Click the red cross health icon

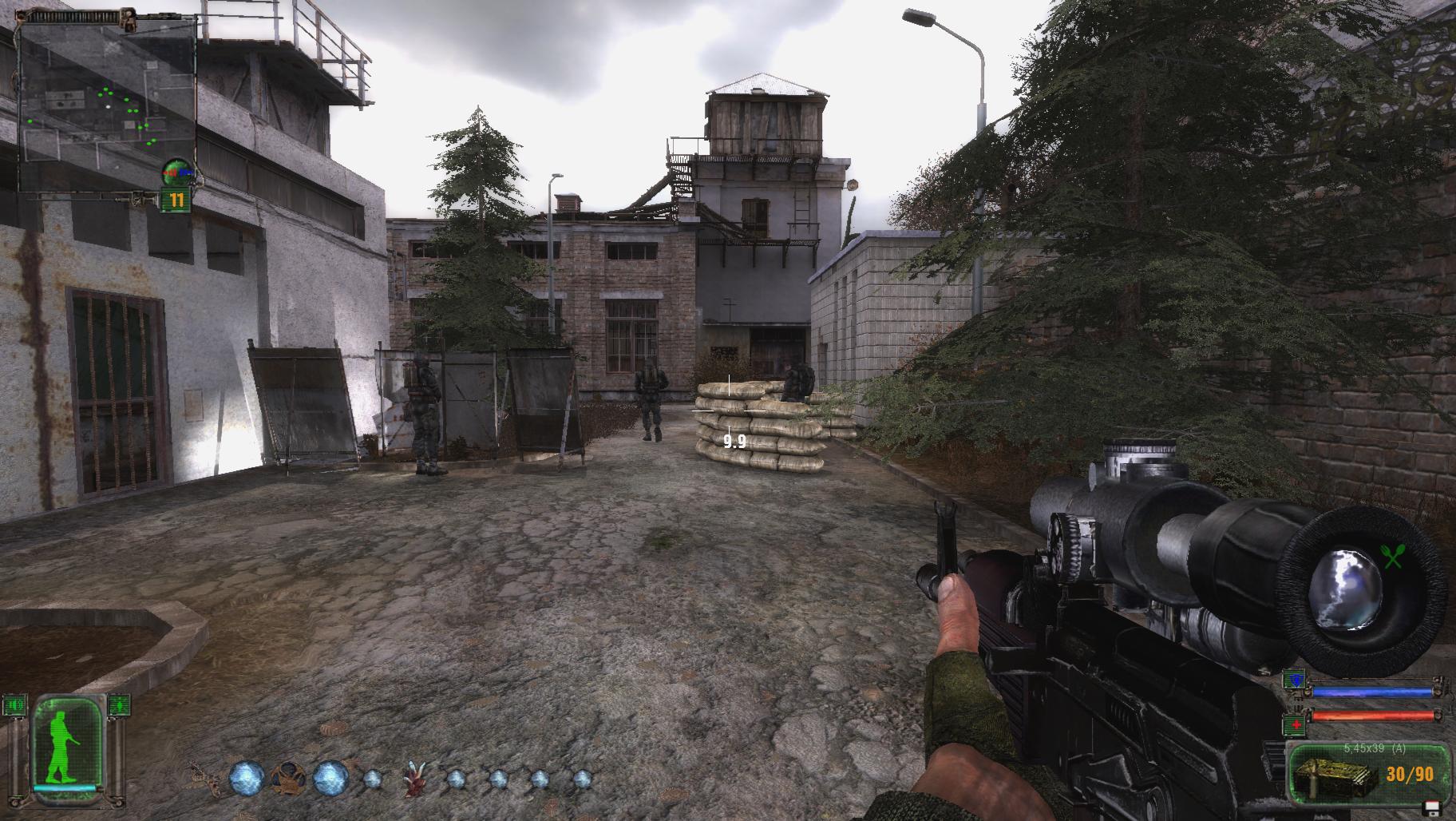1293,724
